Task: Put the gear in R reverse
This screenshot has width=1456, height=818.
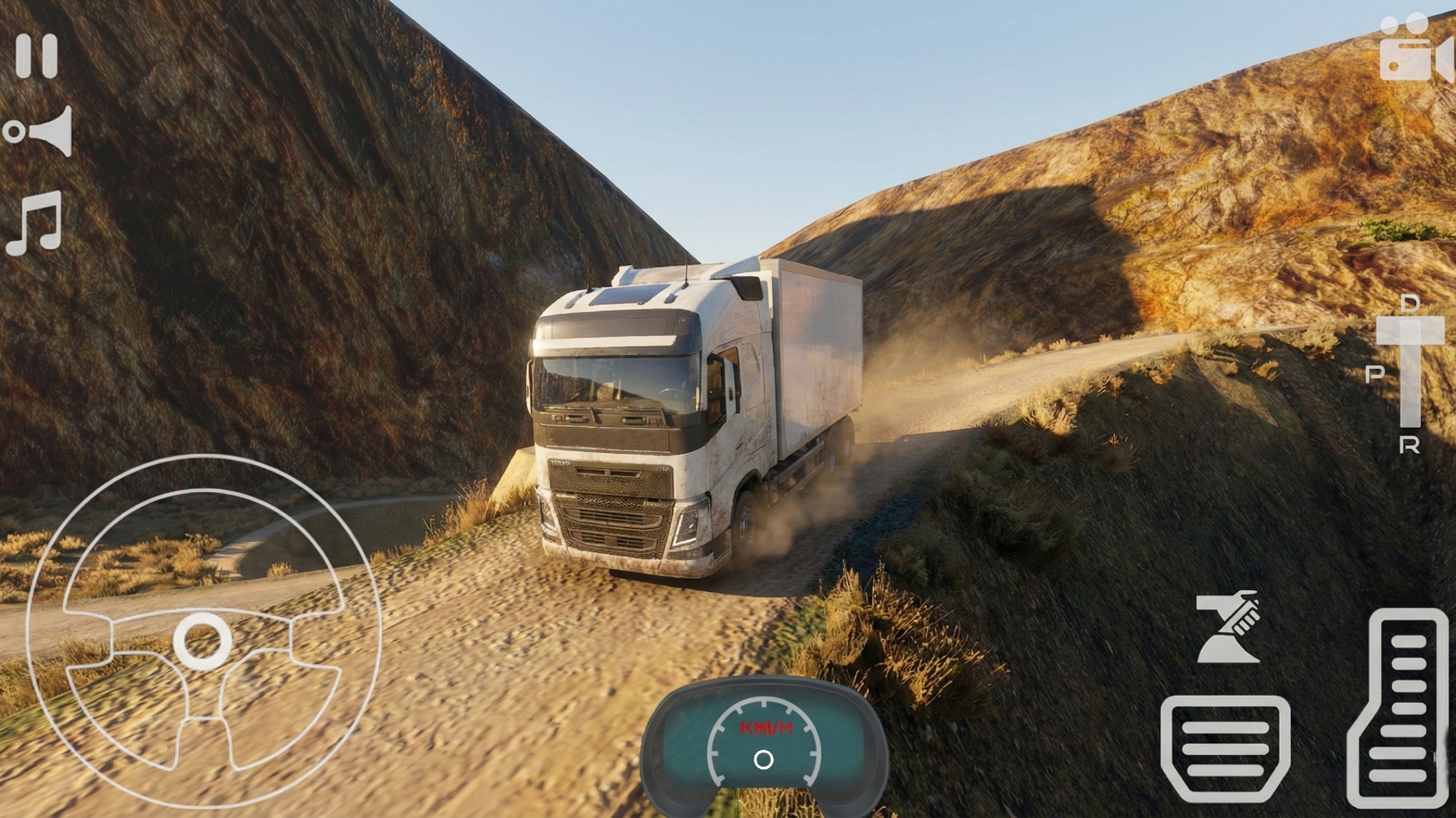Action: [x=1409, y=446]
